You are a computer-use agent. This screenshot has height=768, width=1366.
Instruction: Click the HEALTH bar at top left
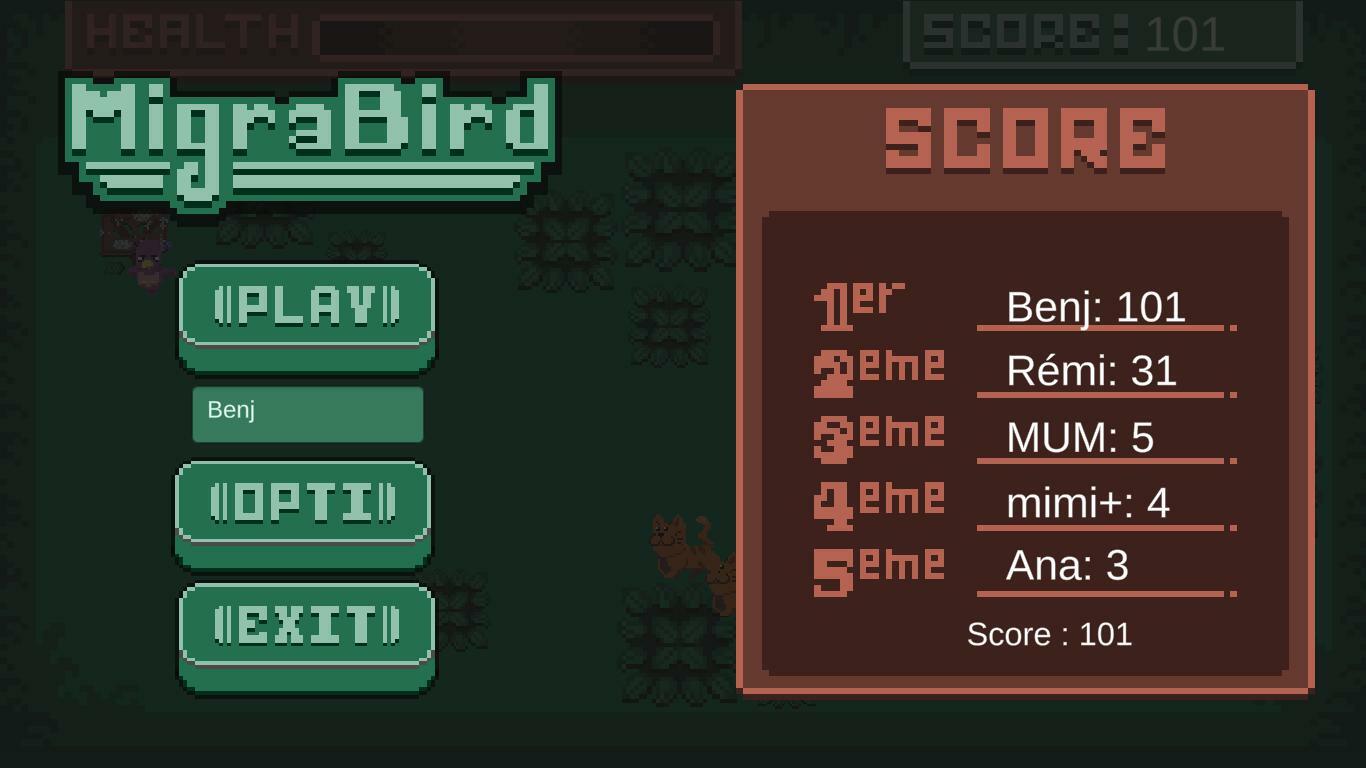(x=400, y=33)
